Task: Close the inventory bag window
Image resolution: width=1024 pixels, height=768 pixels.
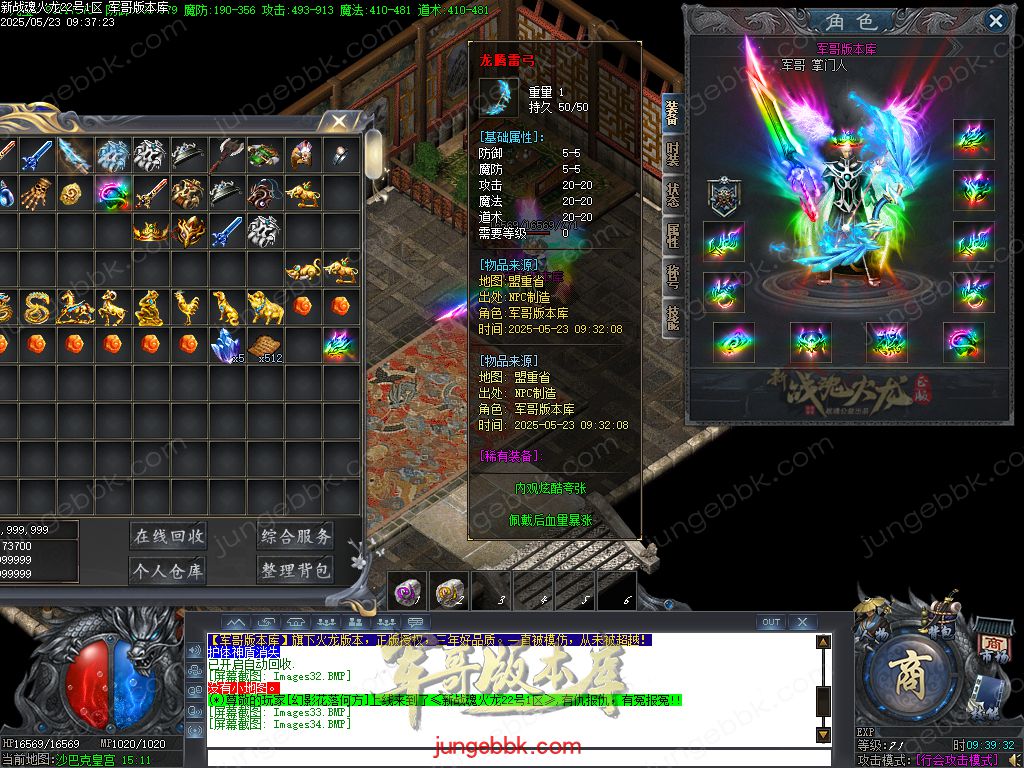Action: pos(339,122)
